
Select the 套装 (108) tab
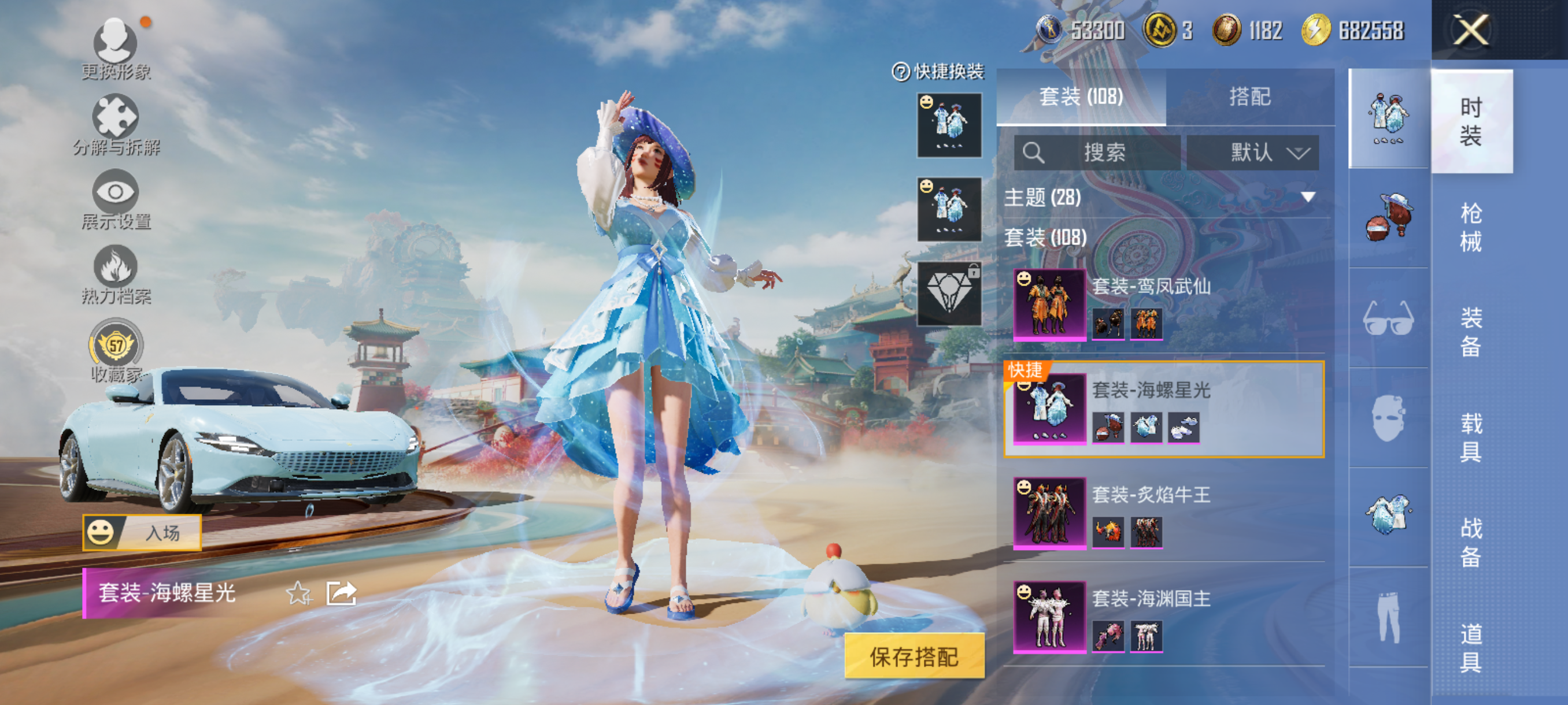(x=1081, y=97)
